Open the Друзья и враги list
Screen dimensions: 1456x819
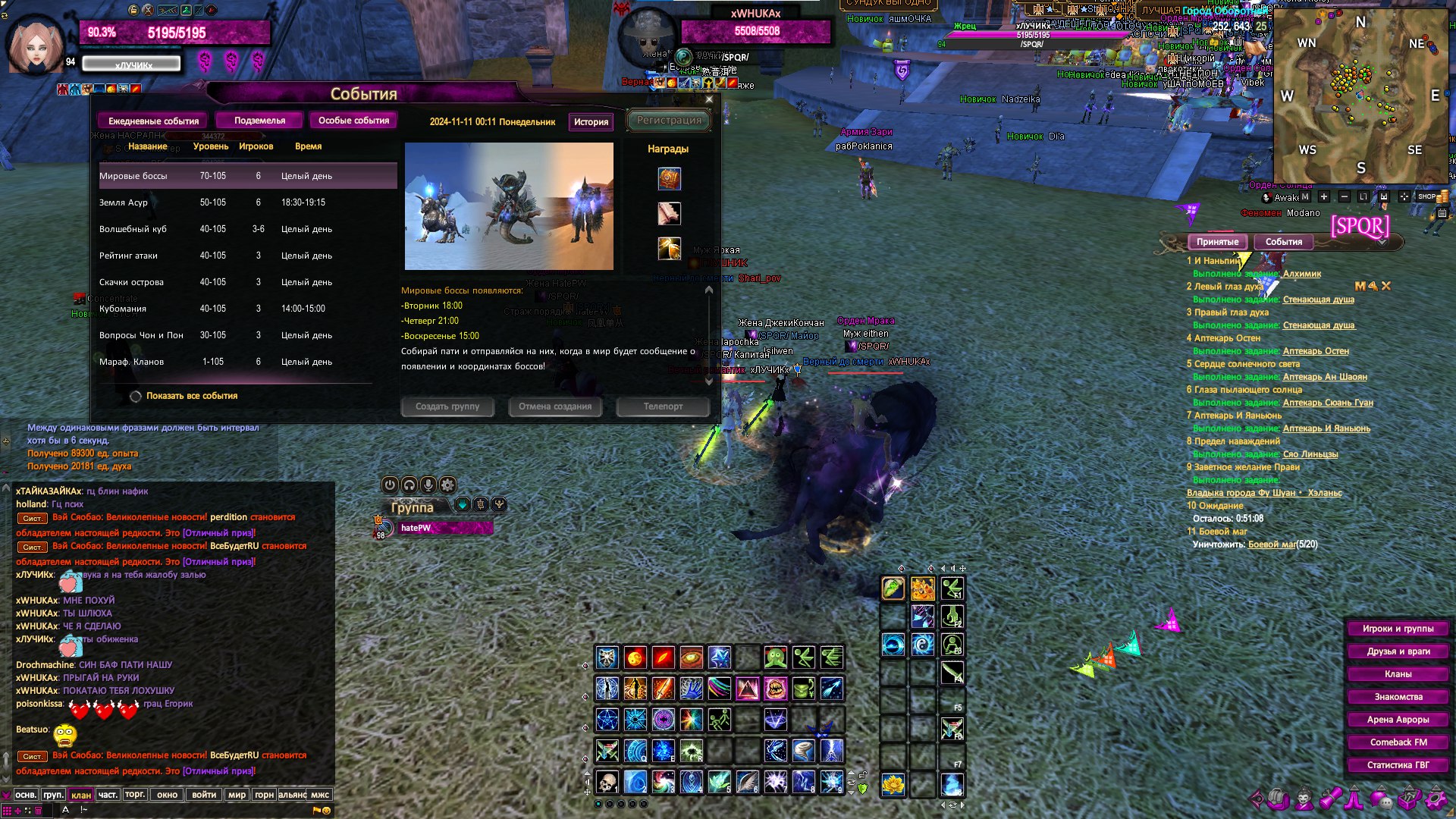click(x=1398, y=651)
